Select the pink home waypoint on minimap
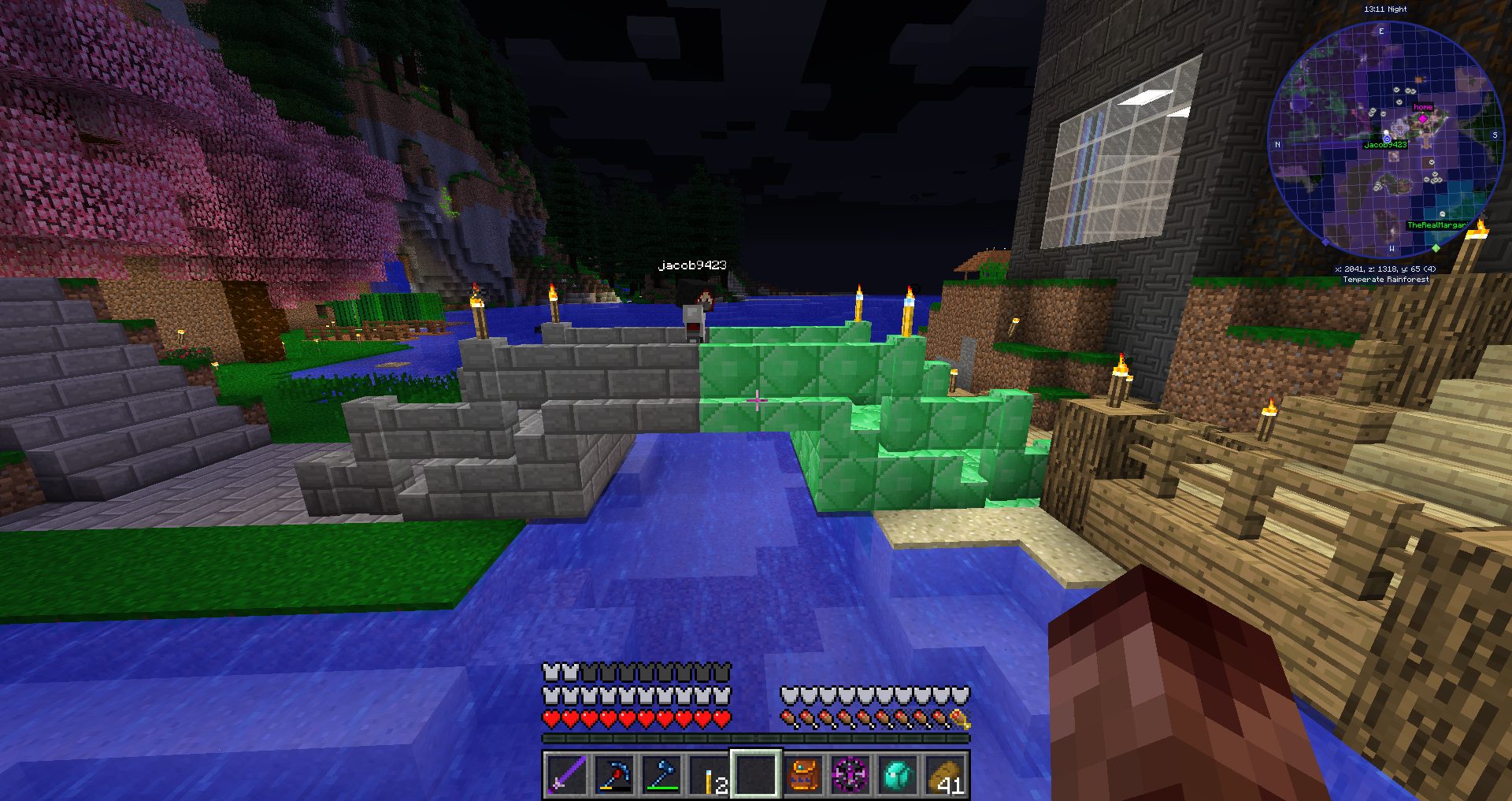The height and width of the screenshot is (801, 1512). coord(1423,118)
